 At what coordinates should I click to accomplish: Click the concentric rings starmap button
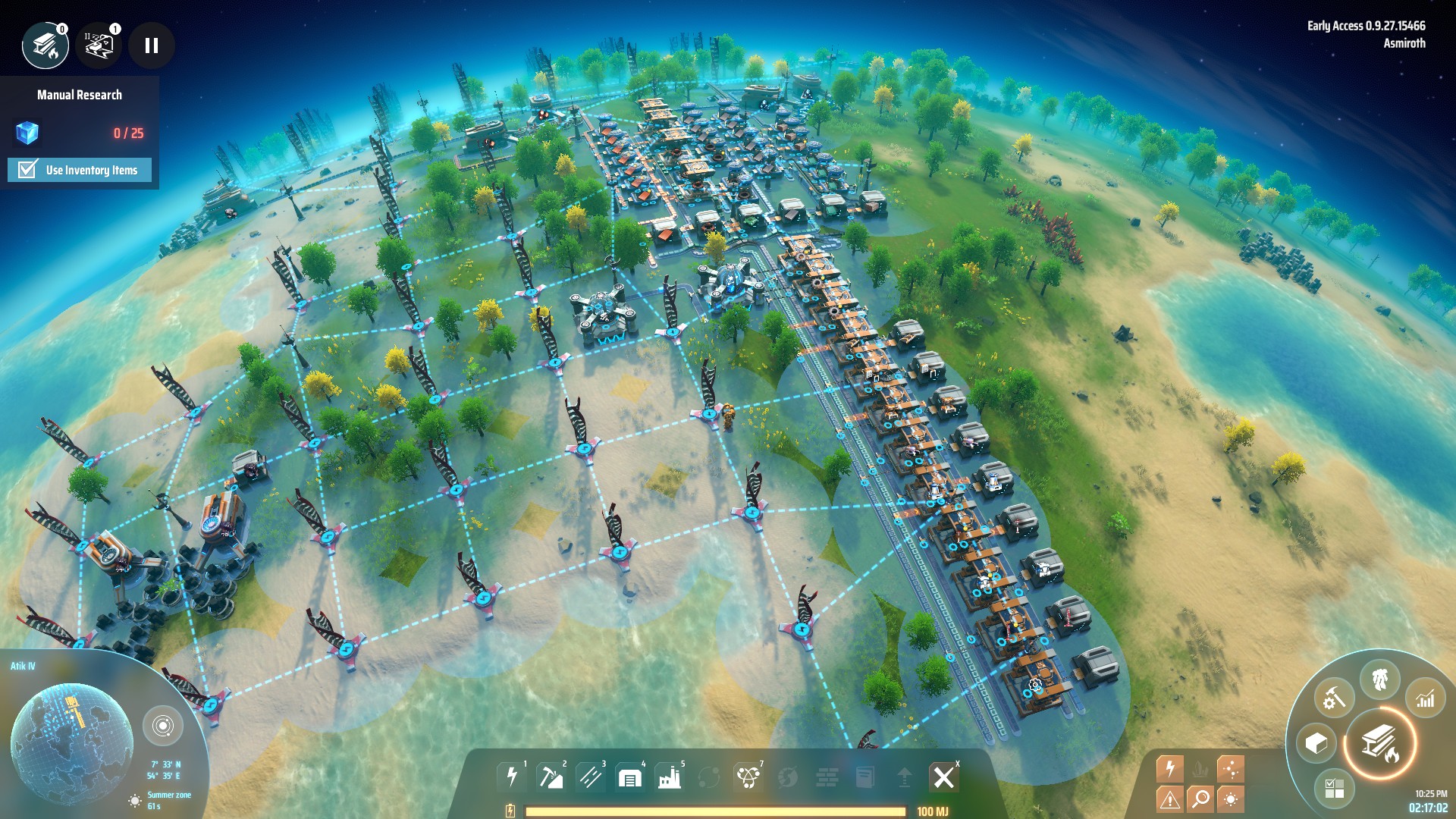click(x=162, y=726)
